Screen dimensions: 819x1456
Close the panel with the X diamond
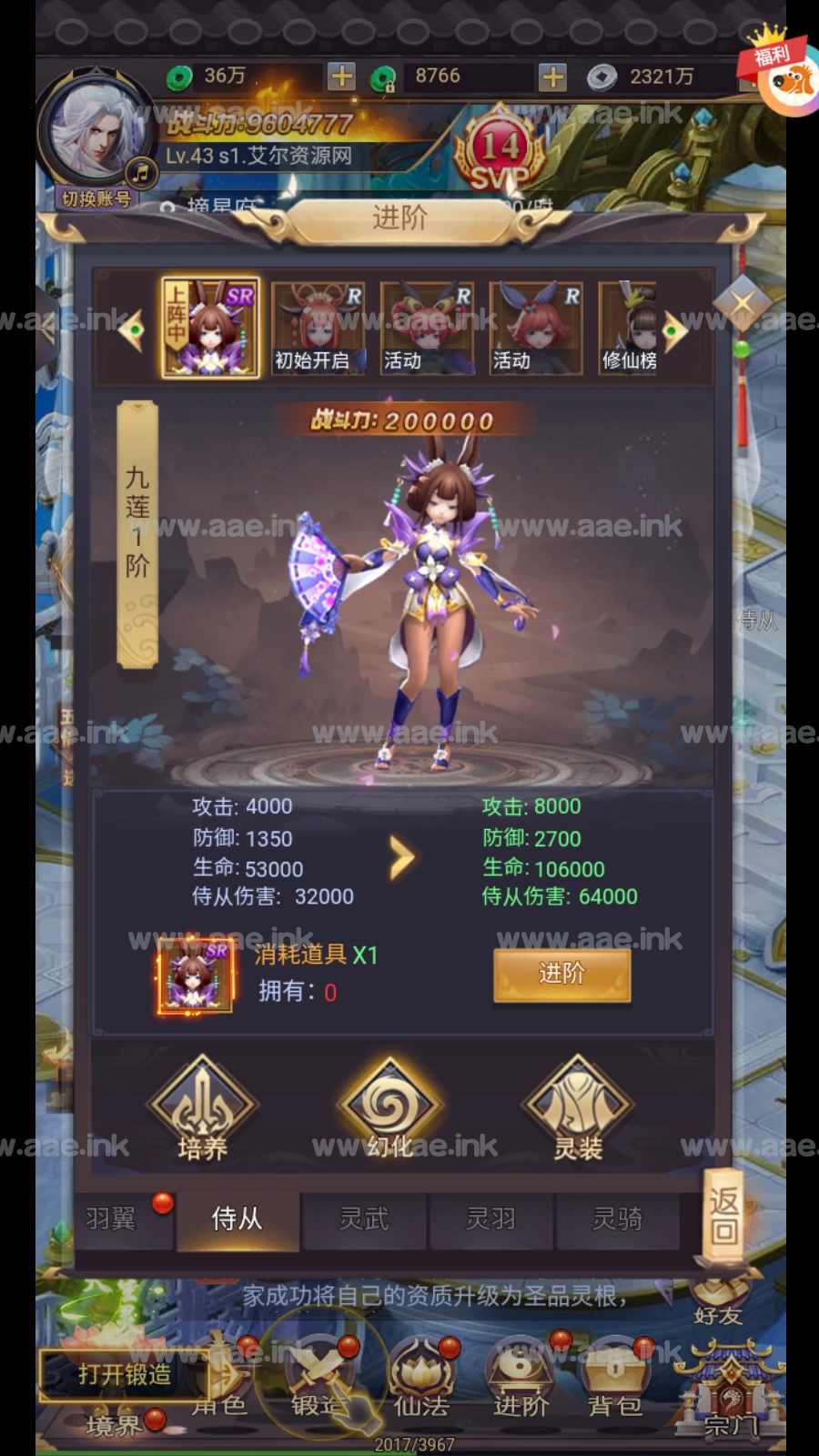pyautogui.click(x=743, y=303)
